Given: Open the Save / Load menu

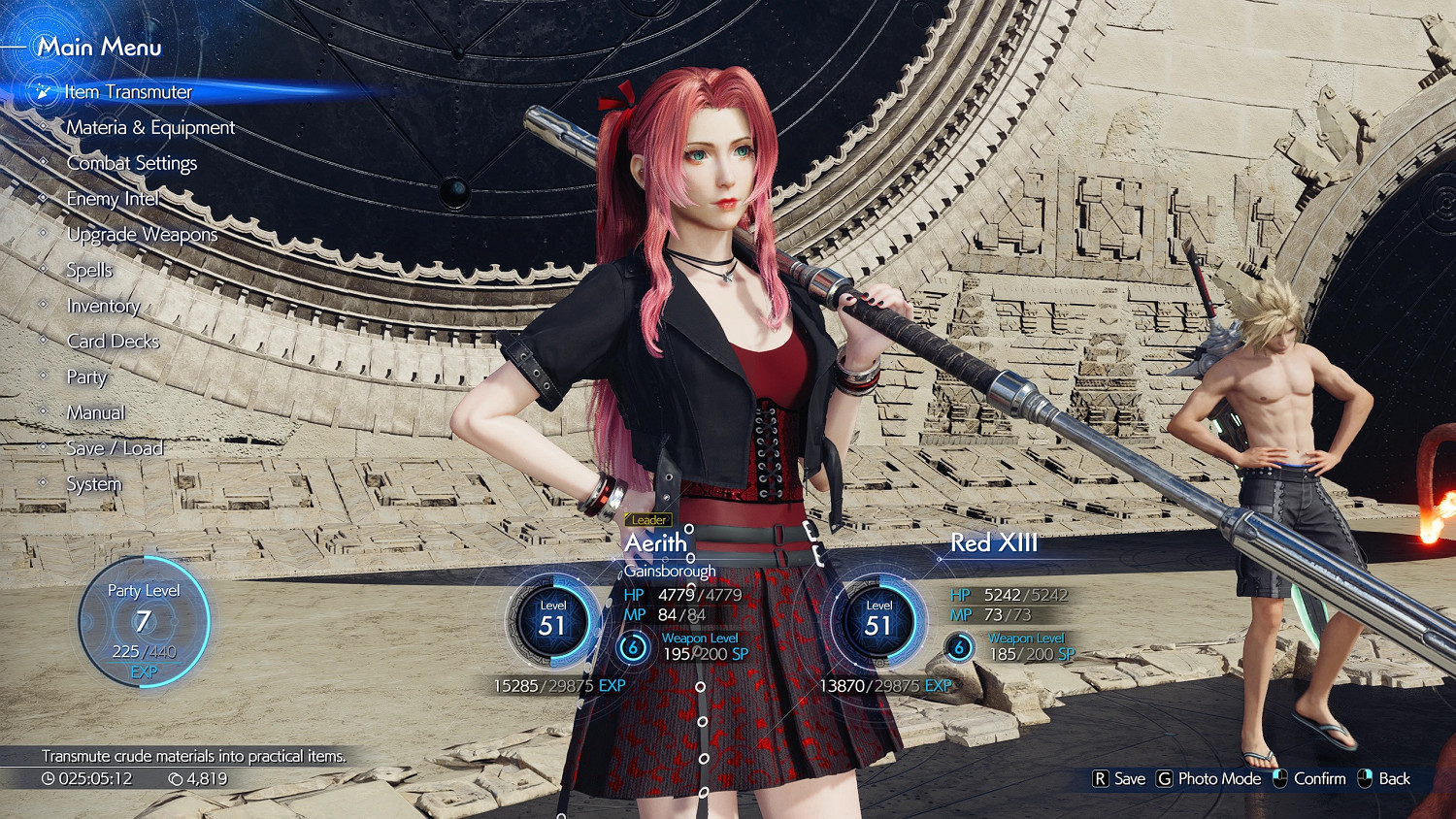Looking at the screenshot, I should pyautogui.click(x=115, y=448).
